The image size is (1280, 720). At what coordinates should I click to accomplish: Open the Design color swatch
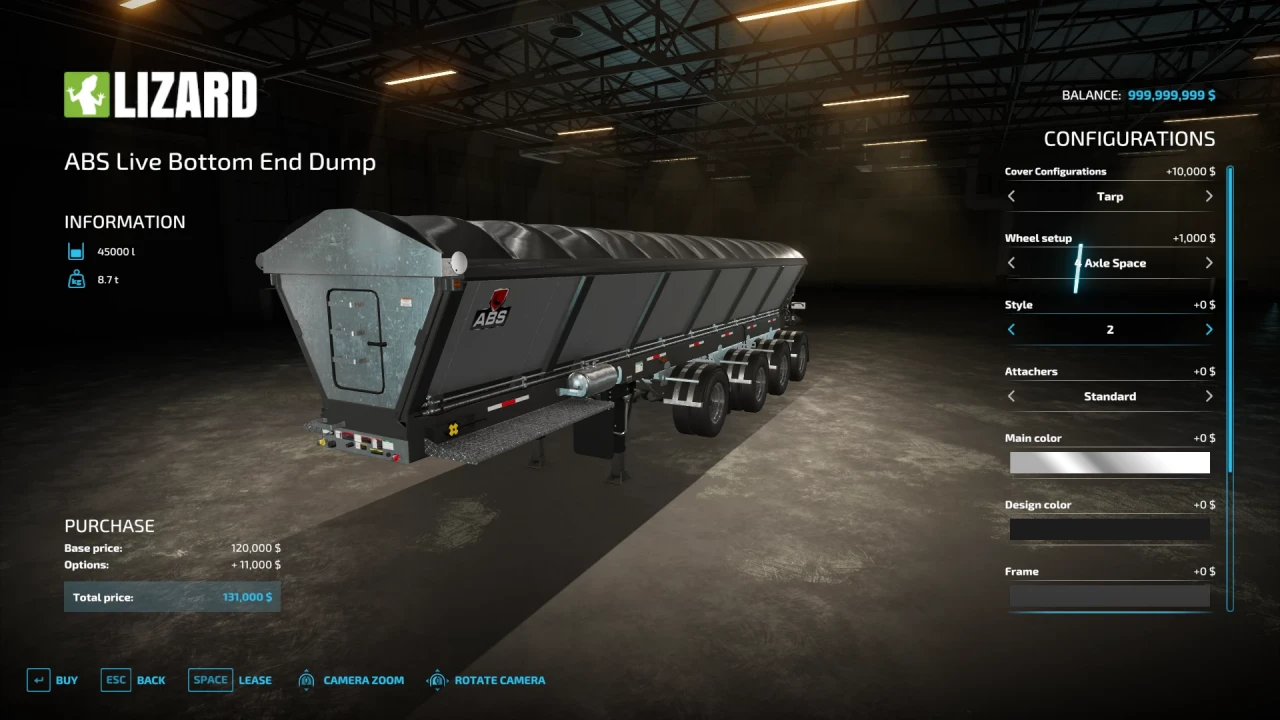[x=1109, y=530]
